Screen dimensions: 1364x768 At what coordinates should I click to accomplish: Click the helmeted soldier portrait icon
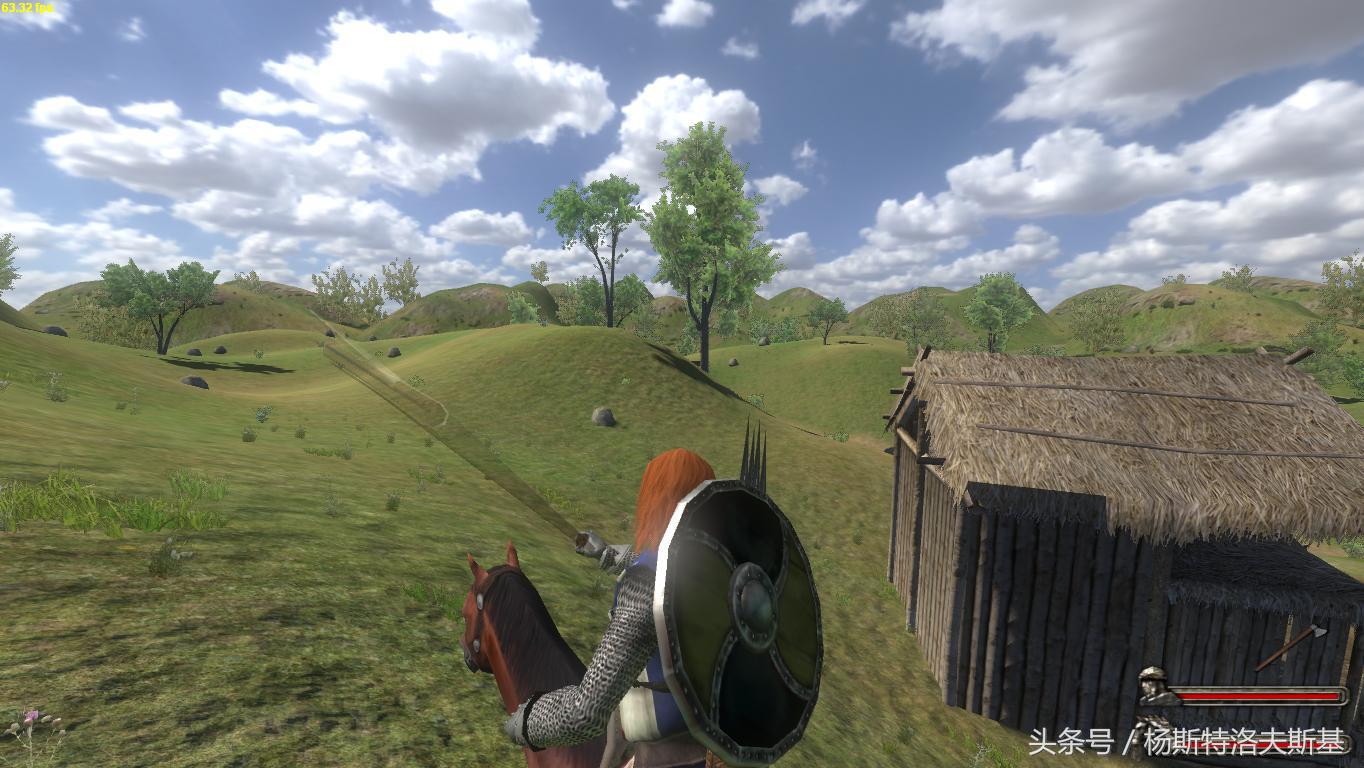[1153, 687]
